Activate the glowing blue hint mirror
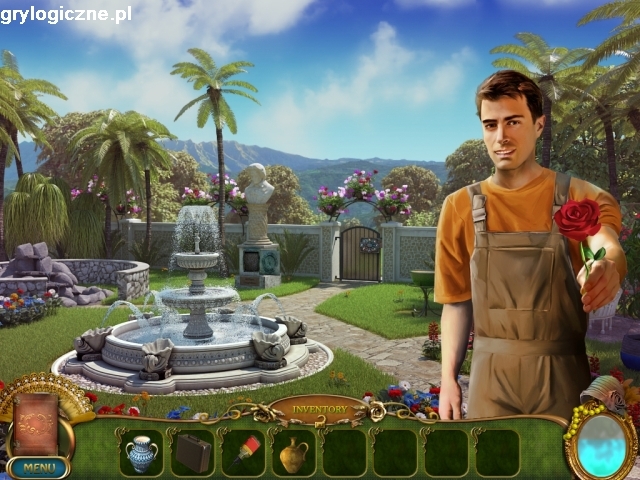 [x=601, y=444]
